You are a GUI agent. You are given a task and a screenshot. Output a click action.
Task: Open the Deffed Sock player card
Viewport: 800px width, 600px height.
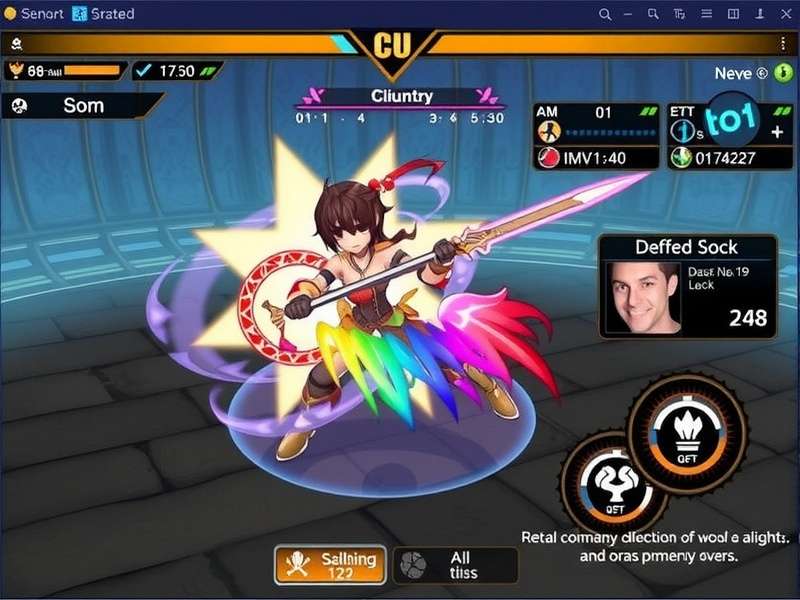point(688,286)
